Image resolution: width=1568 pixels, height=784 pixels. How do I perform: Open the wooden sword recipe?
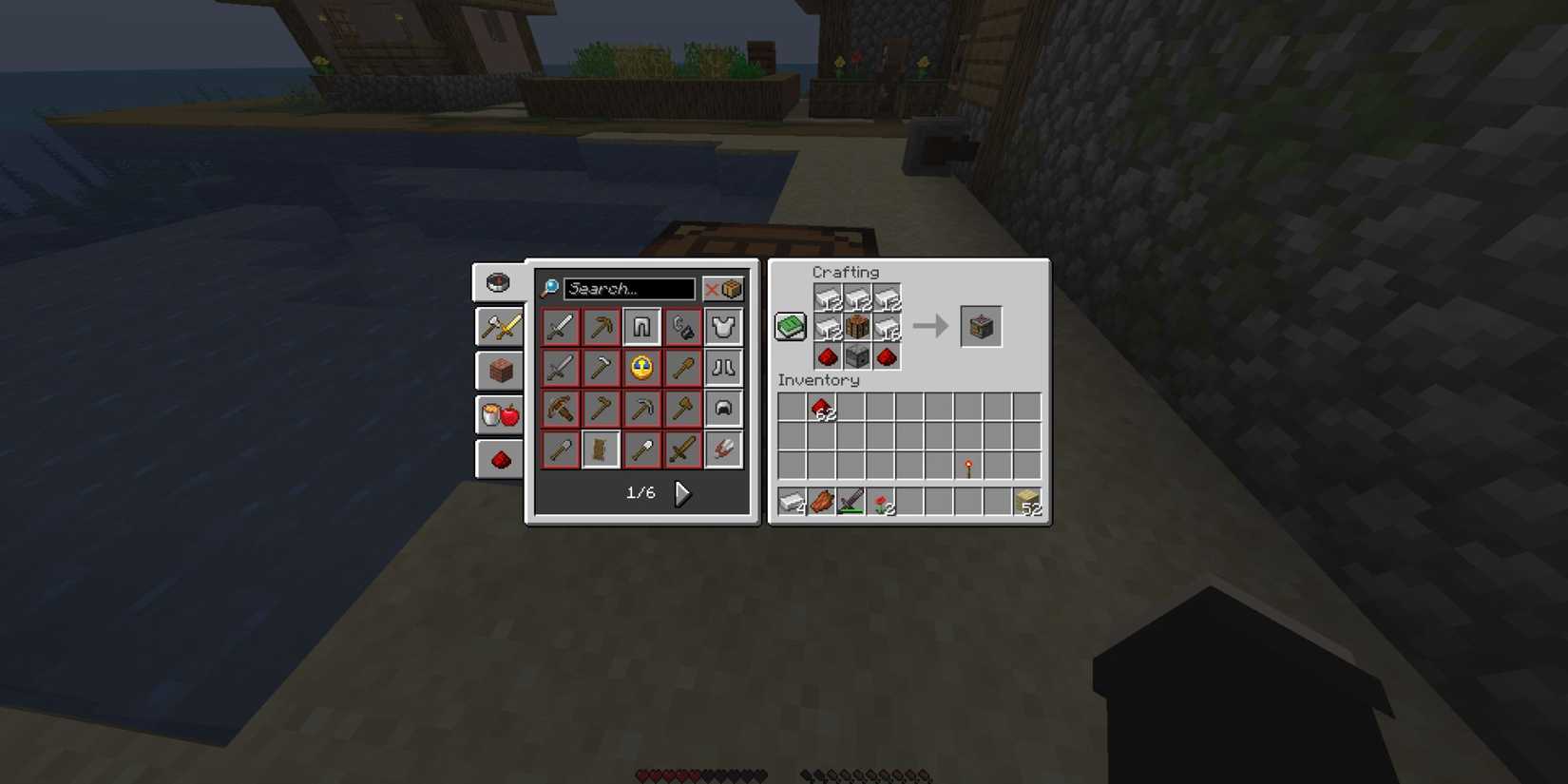click(682, 449)
